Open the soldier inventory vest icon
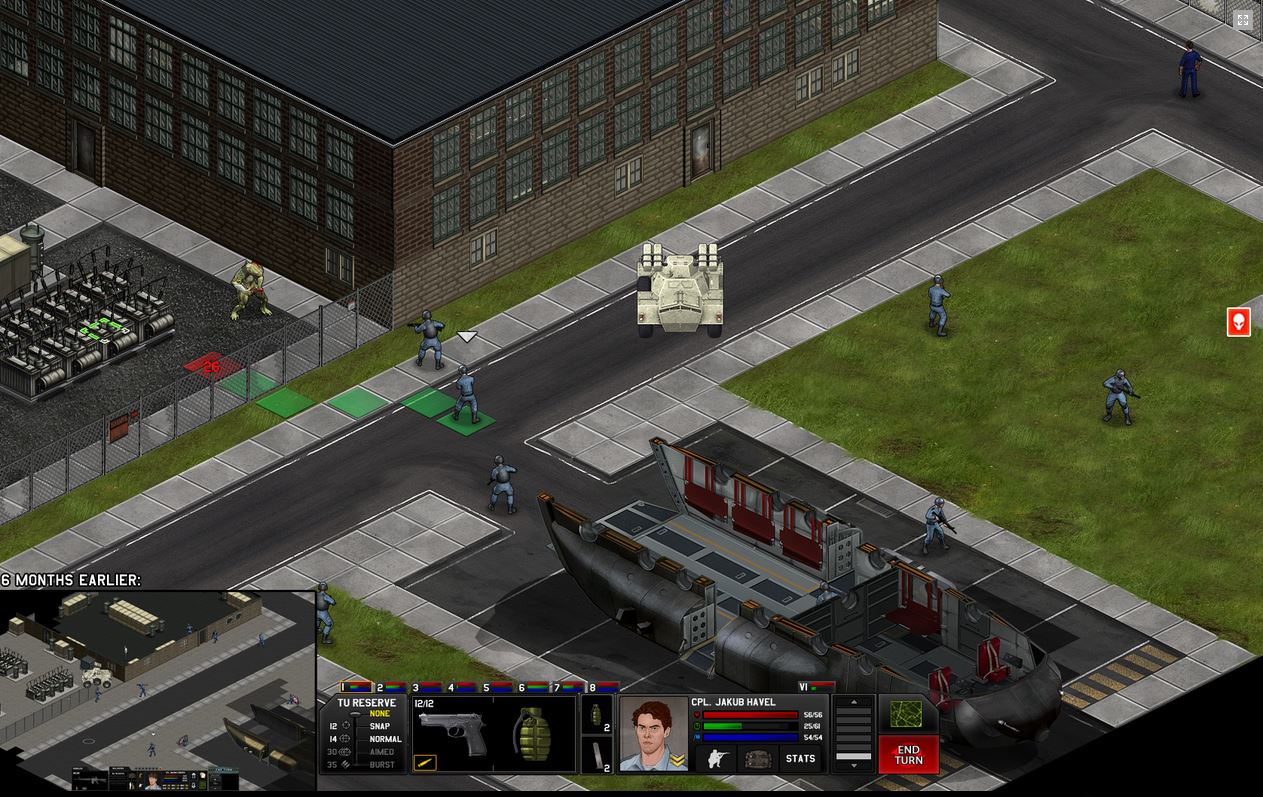The image size is (1263, 797). point(757,758)
